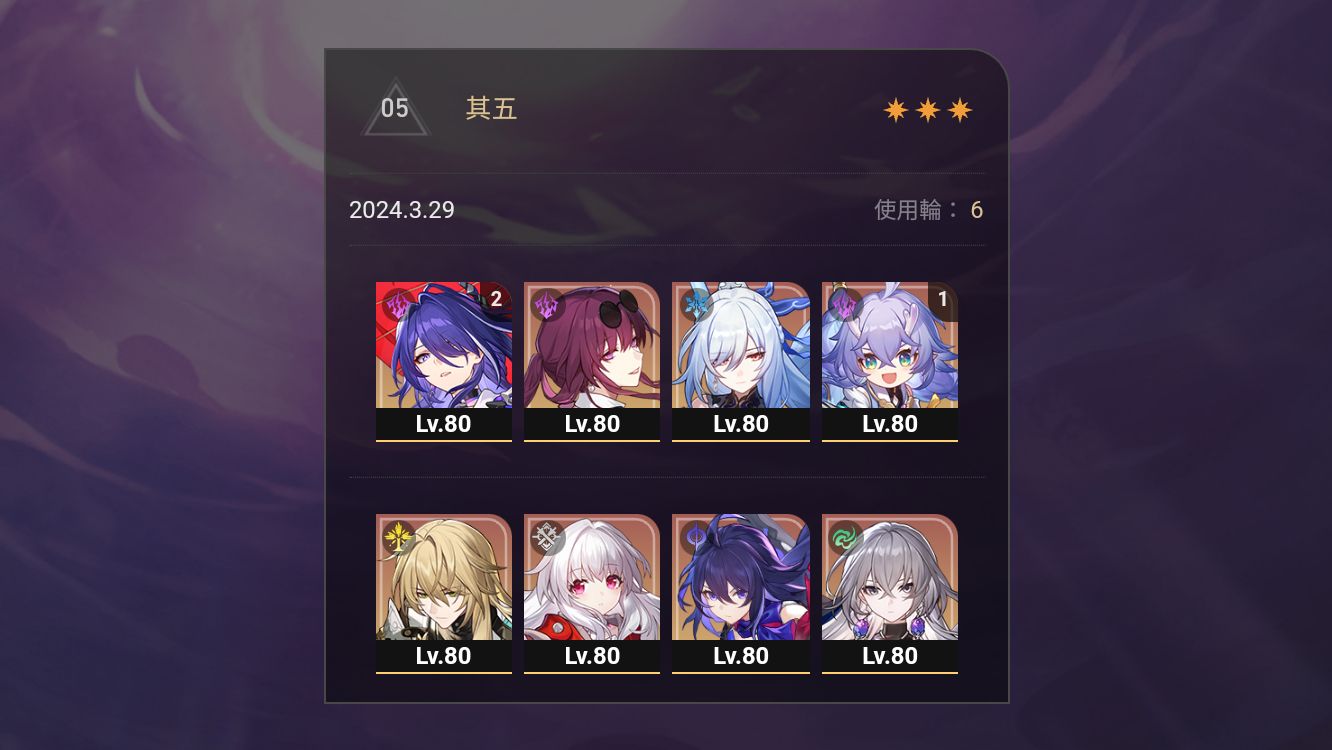
Task: Click the eidolon badge 2 on Acheron
Action: pos(495,297)
